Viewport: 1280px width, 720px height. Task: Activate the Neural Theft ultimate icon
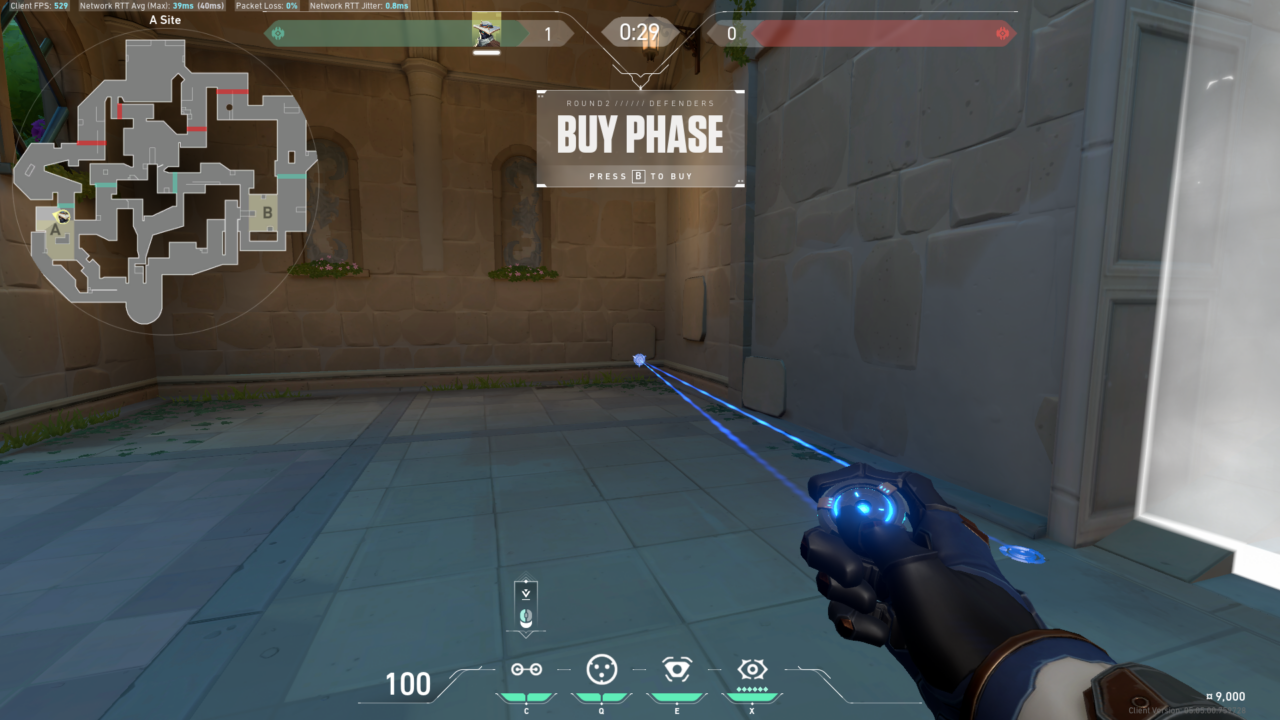click(x=753, y=670)
